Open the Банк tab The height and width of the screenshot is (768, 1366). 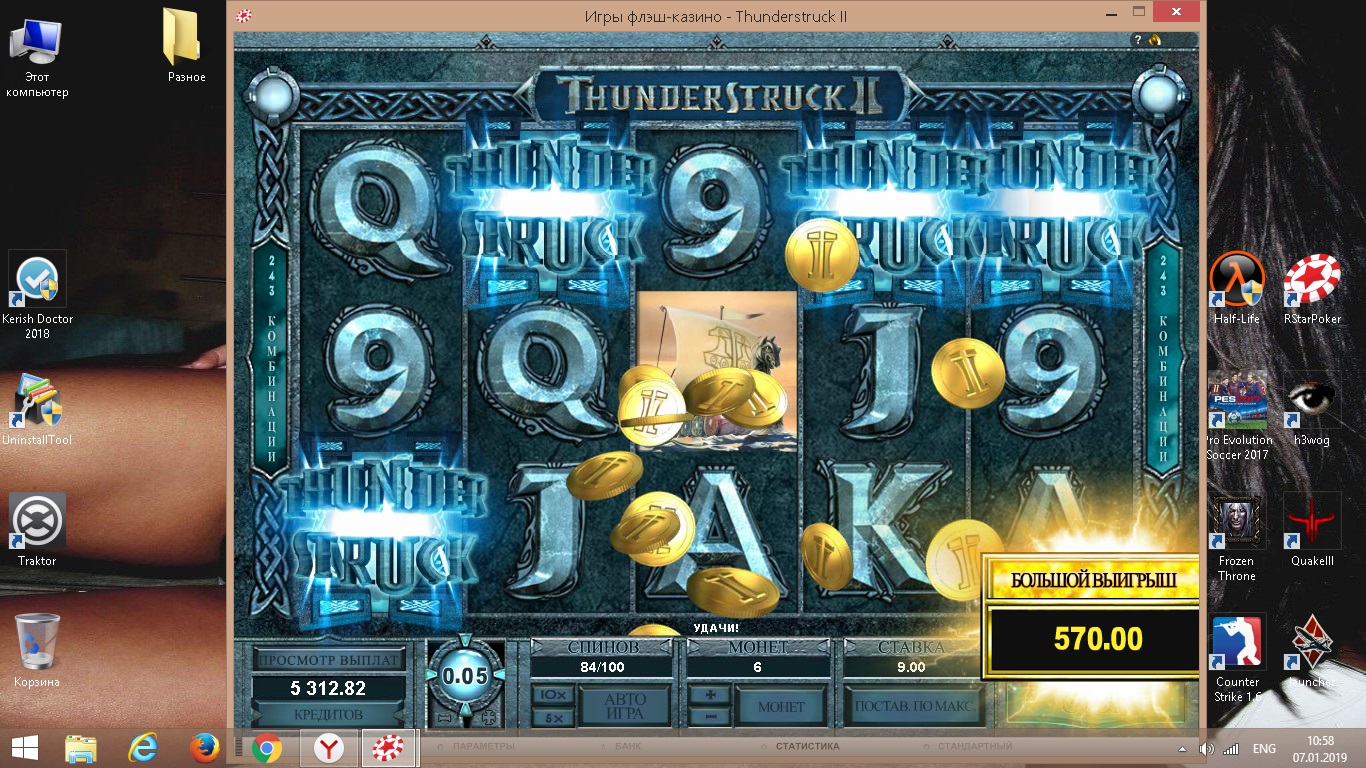[628, 747]
